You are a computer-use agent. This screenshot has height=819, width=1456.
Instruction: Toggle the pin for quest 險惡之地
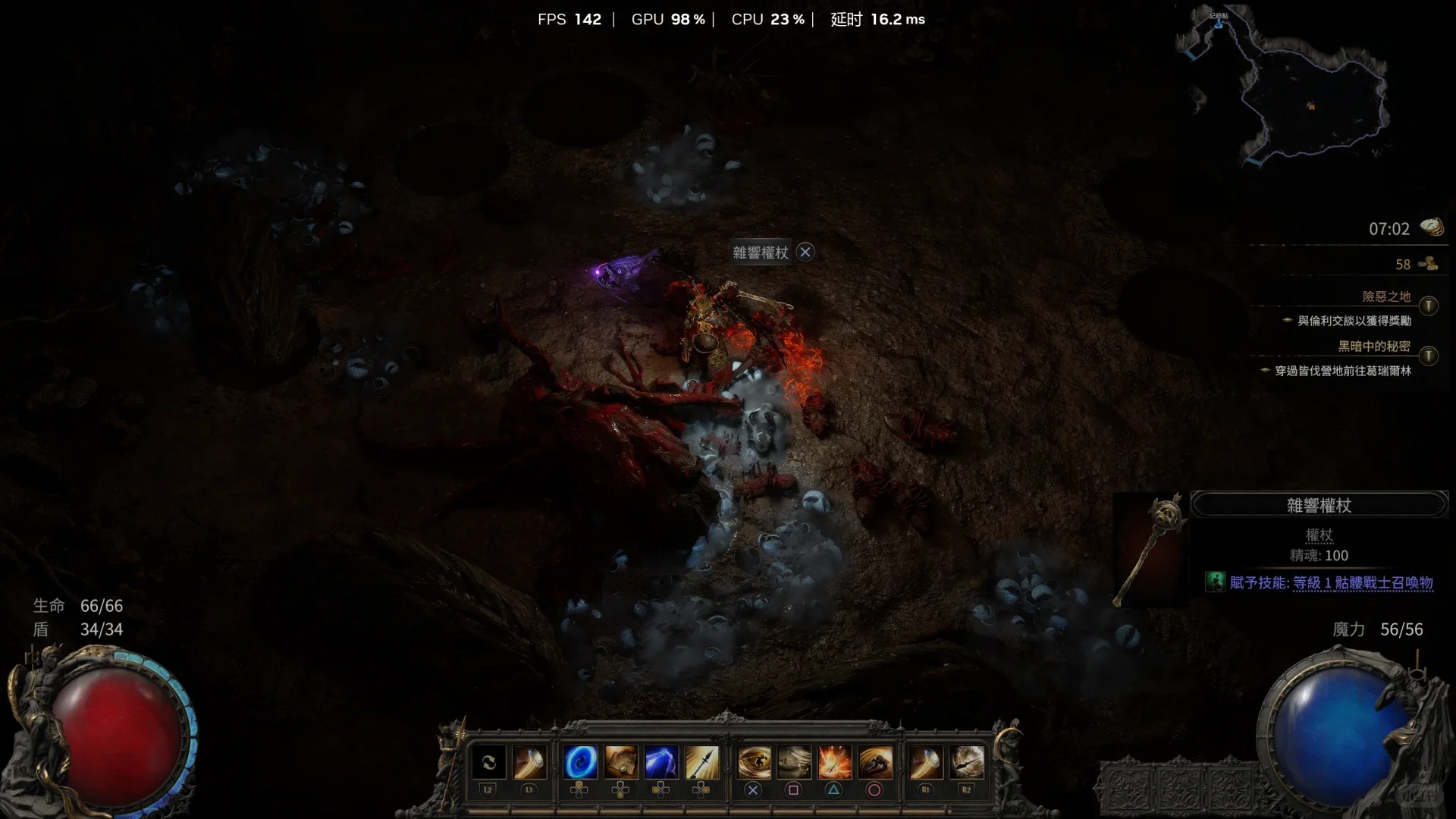(x=1429, y=306)
